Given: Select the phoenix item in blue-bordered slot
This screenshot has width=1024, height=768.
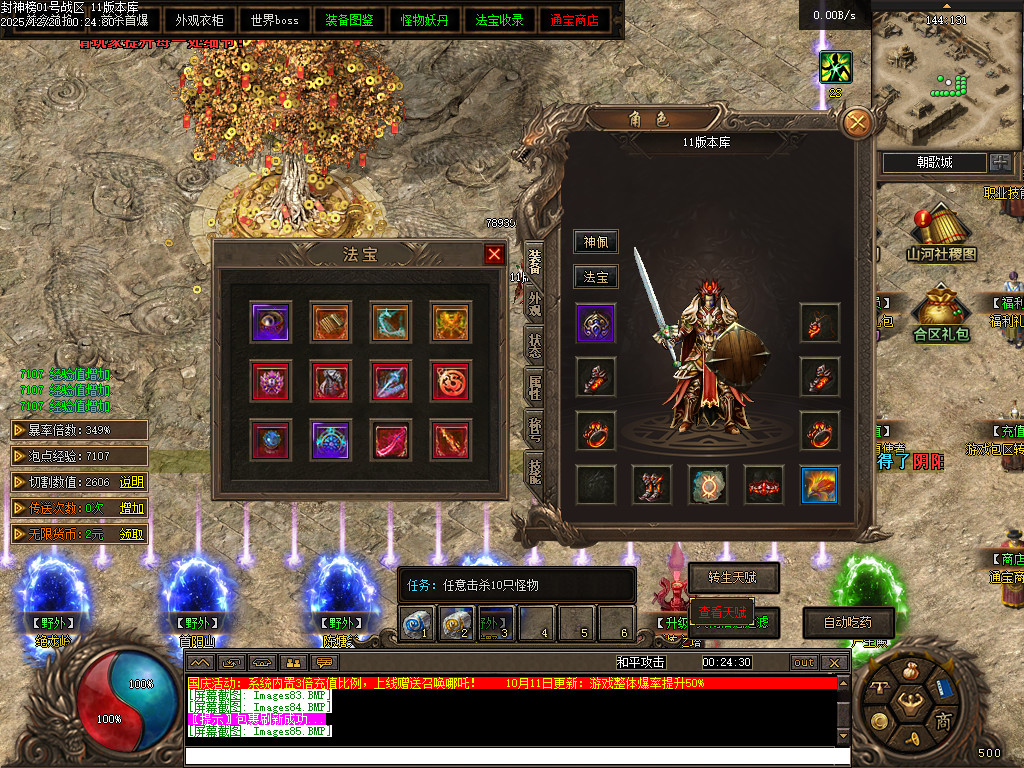Looking at the screenshot, I should 820,484.
